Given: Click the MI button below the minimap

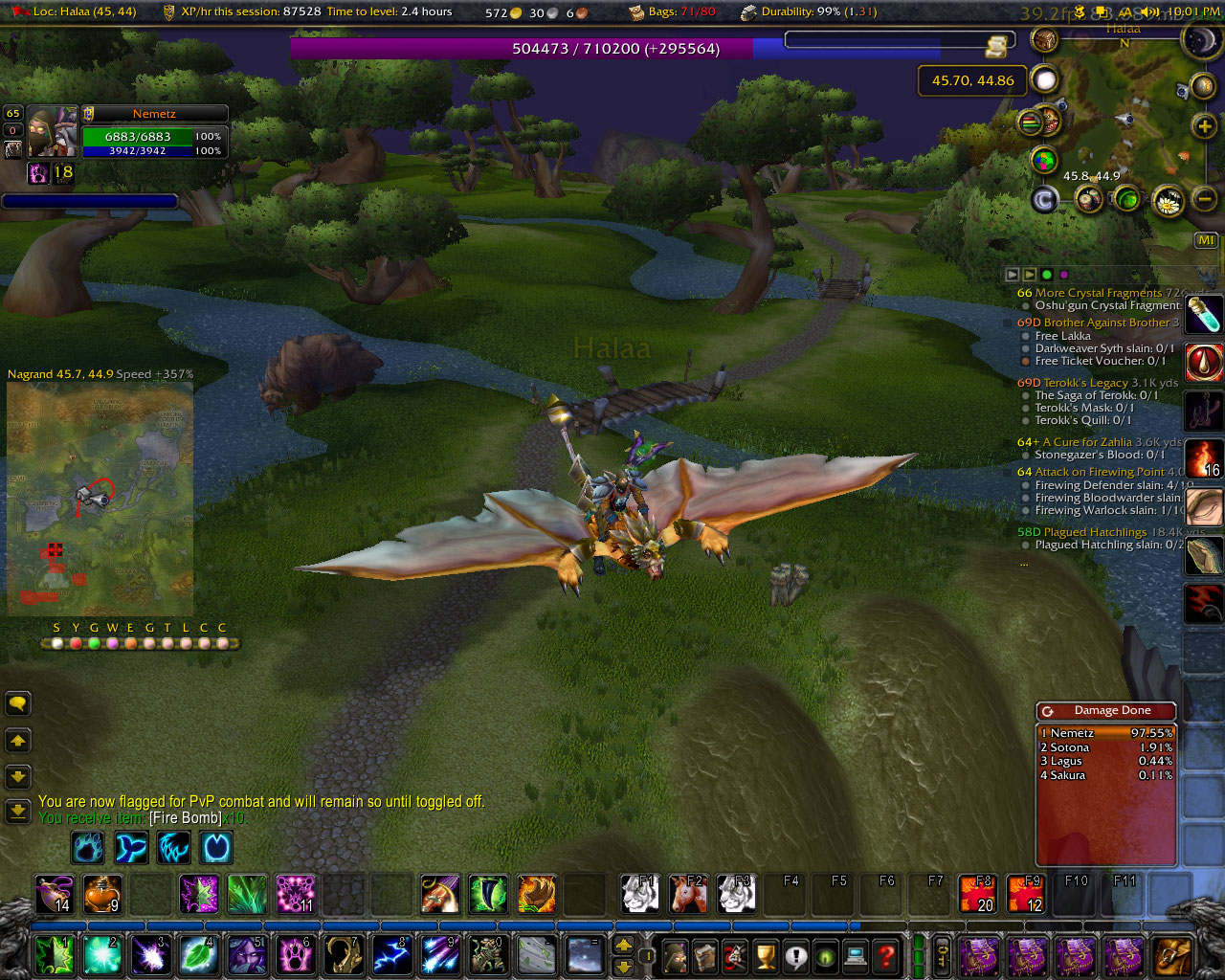Looking at the screenshot, I should tap(1206, 240).
